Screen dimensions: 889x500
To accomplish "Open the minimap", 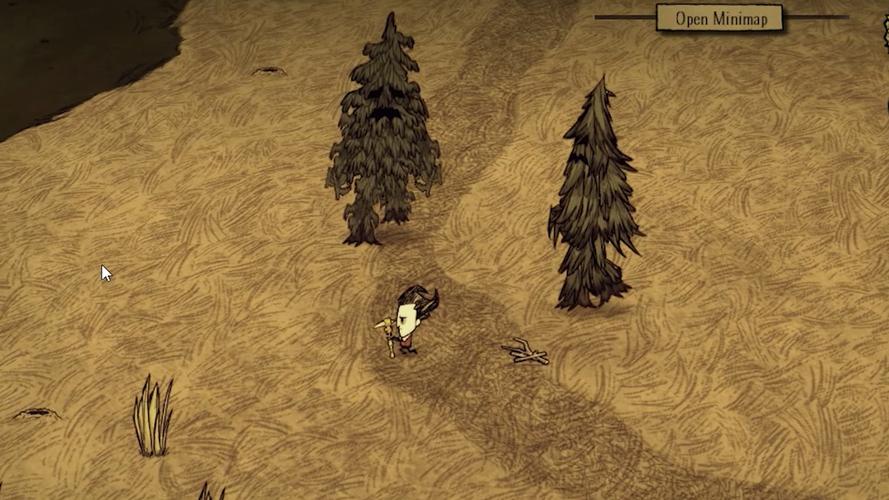I will click(x=719, y=18).
